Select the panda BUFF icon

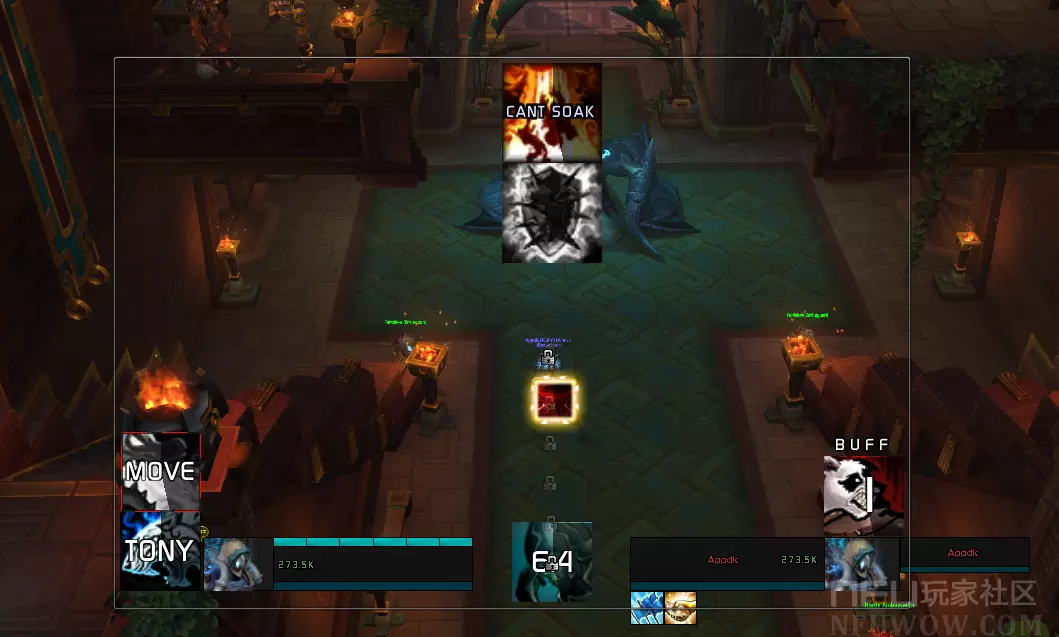click(862, 495)
